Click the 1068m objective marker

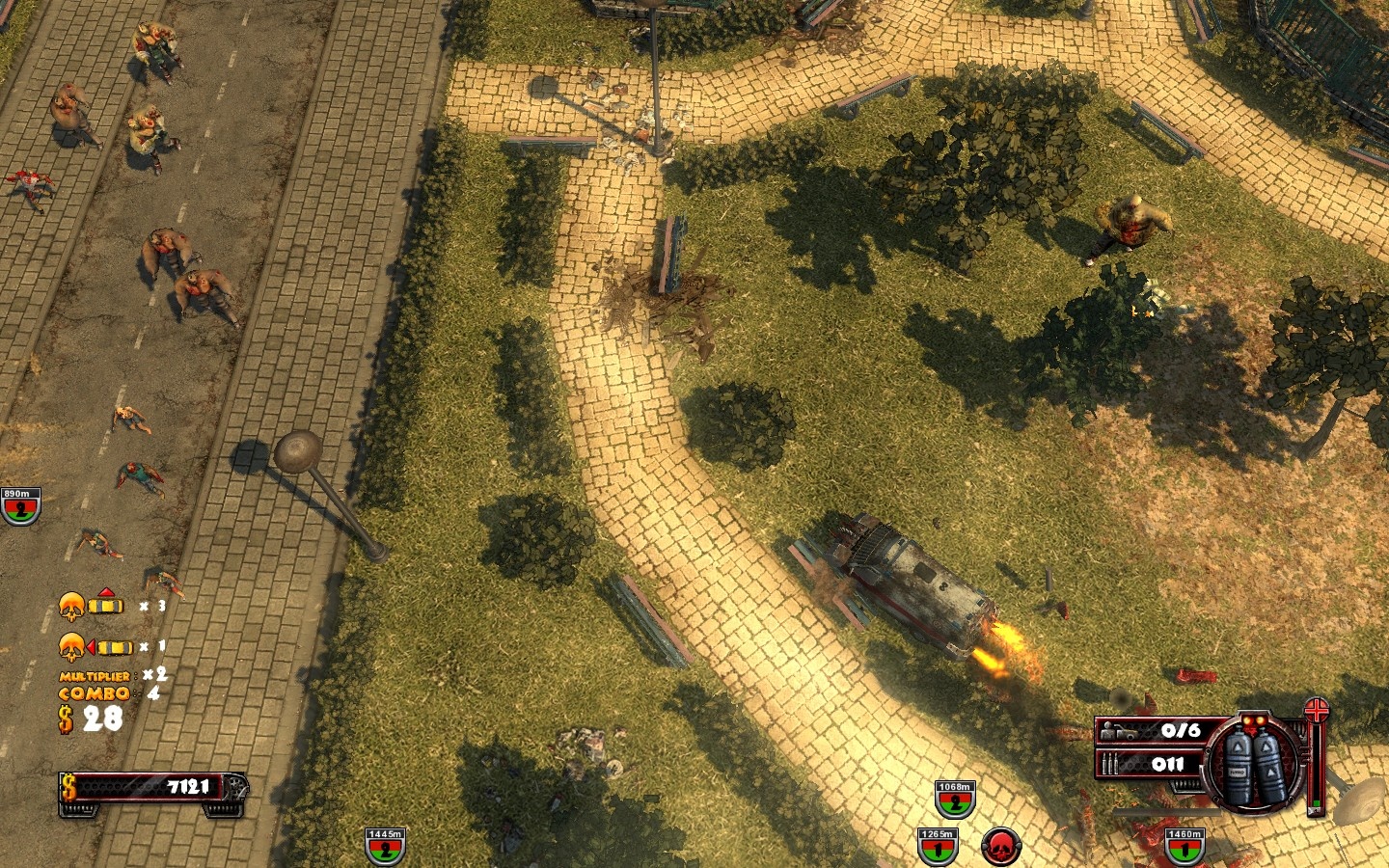tap(954, 799)
